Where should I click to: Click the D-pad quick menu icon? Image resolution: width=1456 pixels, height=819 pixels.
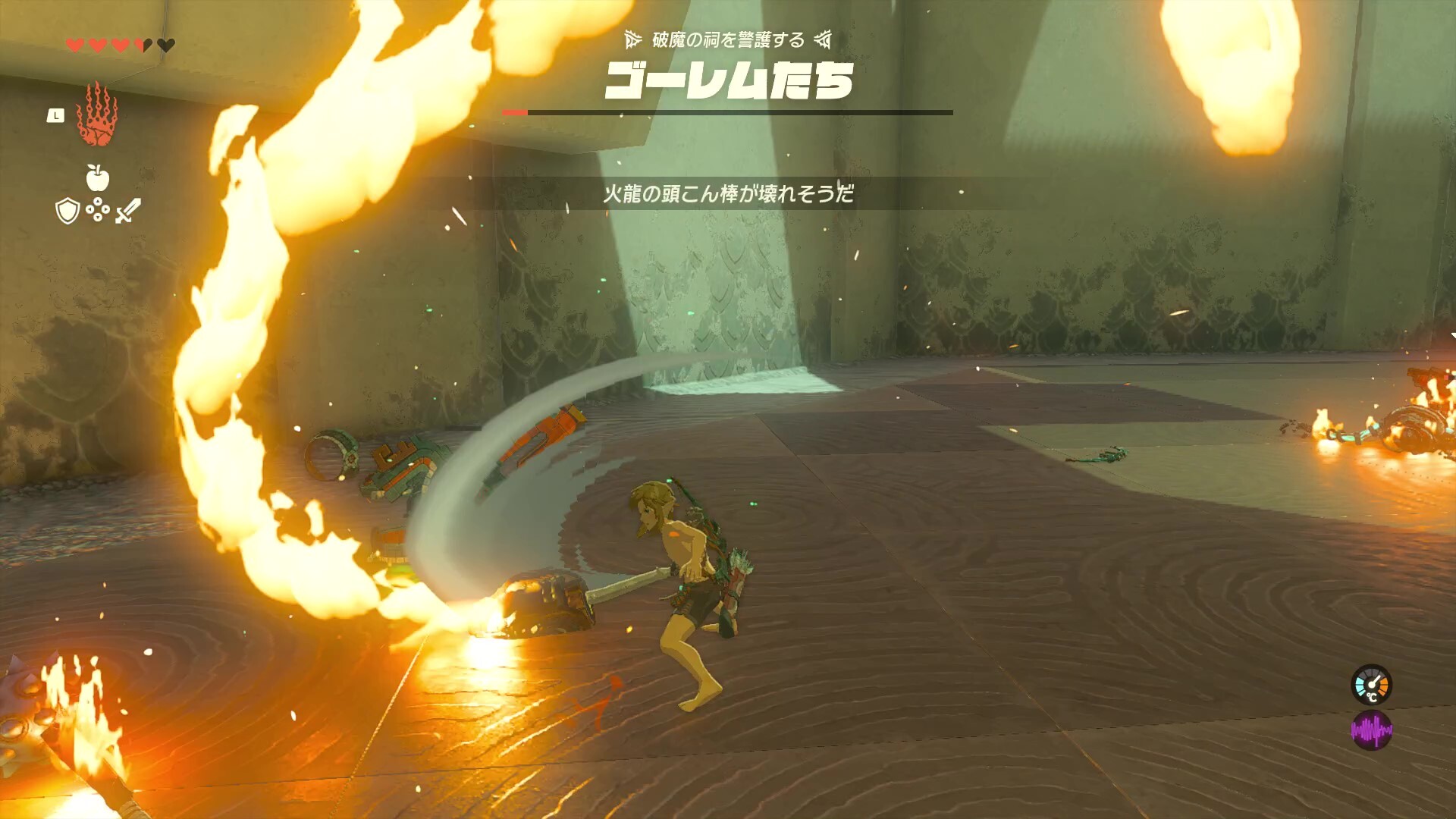tap(99, 210)
